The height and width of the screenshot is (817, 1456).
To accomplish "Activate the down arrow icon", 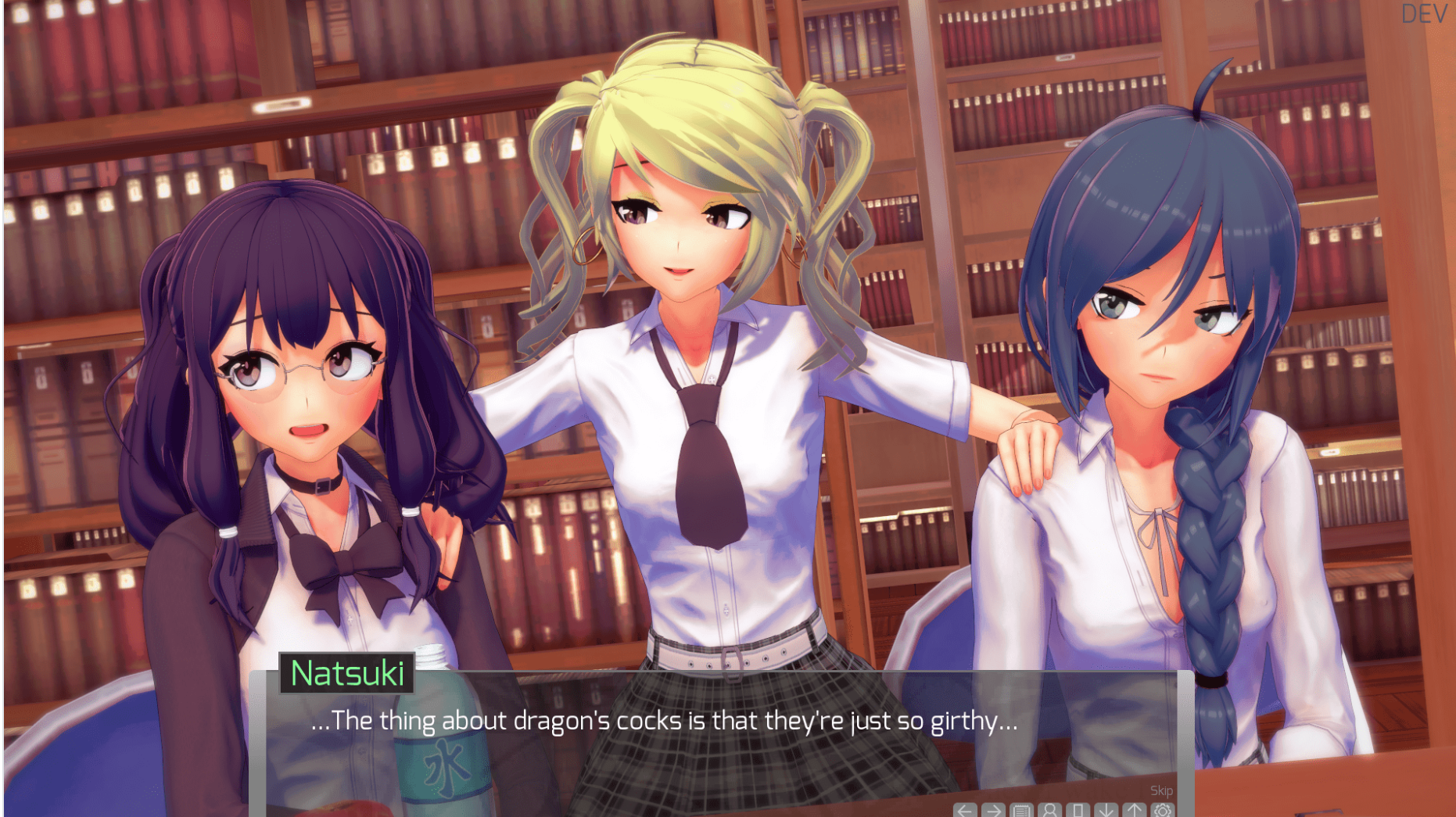I will [x=1106, y=811].
